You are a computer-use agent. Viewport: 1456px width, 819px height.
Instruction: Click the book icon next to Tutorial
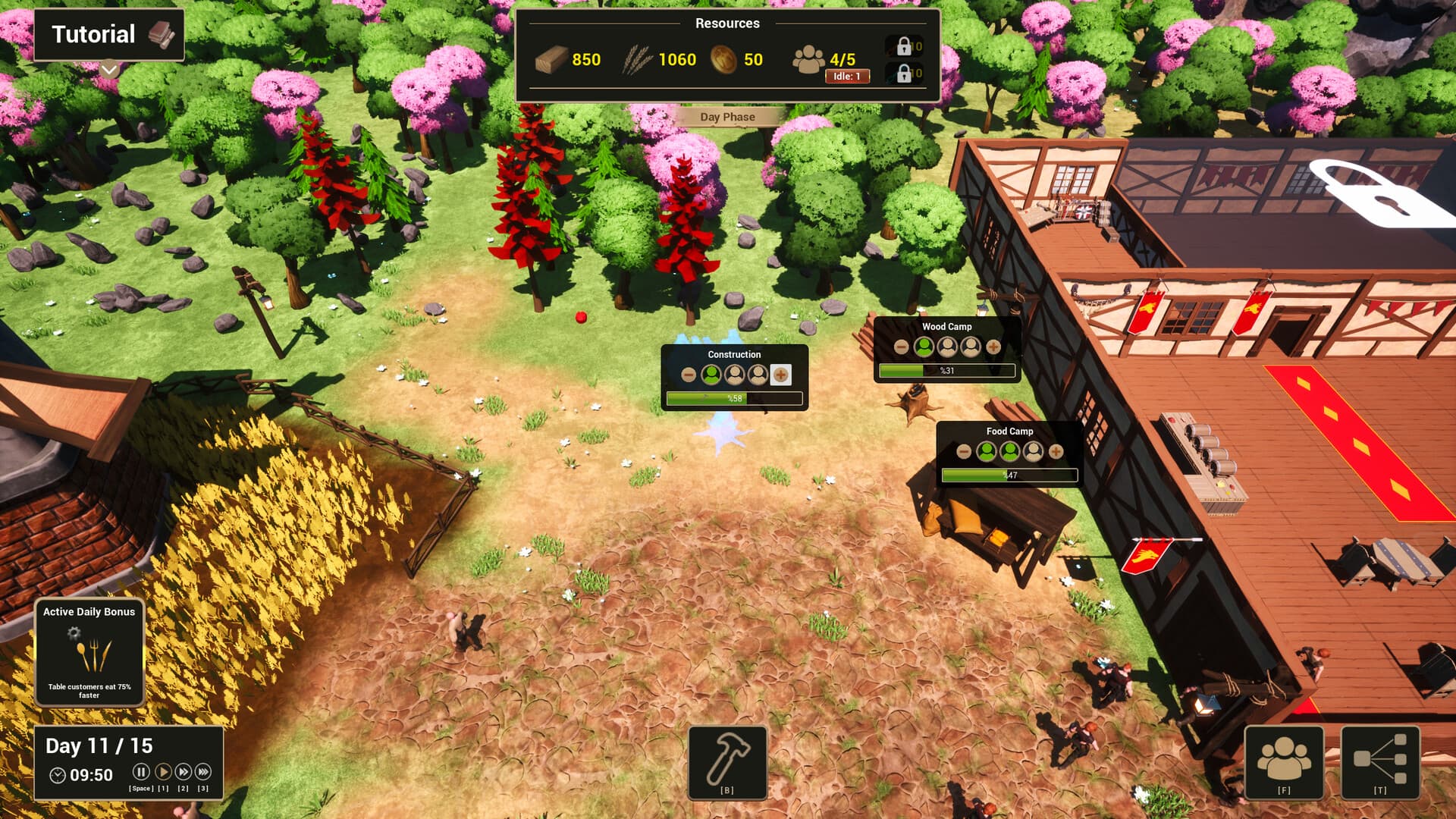tap(162, 33)
